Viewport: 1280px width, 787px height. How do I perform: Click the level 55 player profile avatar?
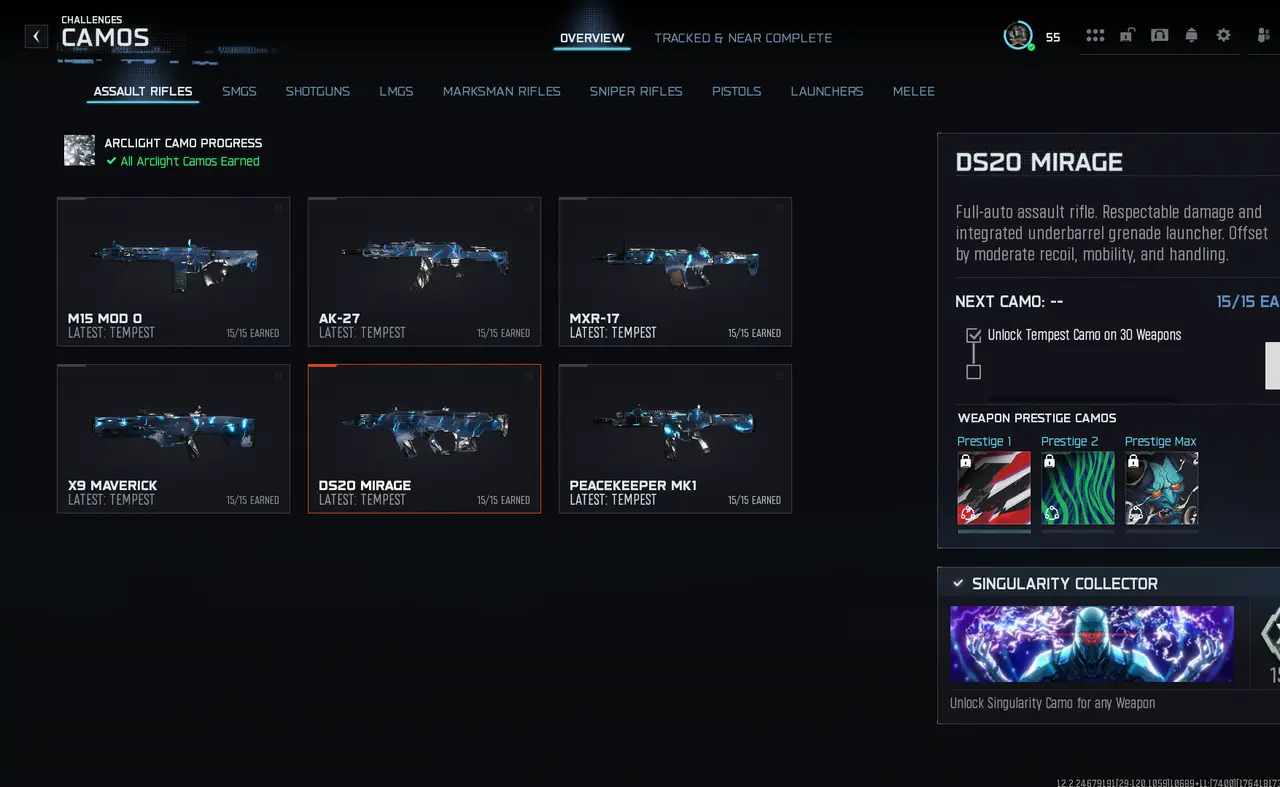(x=1018, y=35)
